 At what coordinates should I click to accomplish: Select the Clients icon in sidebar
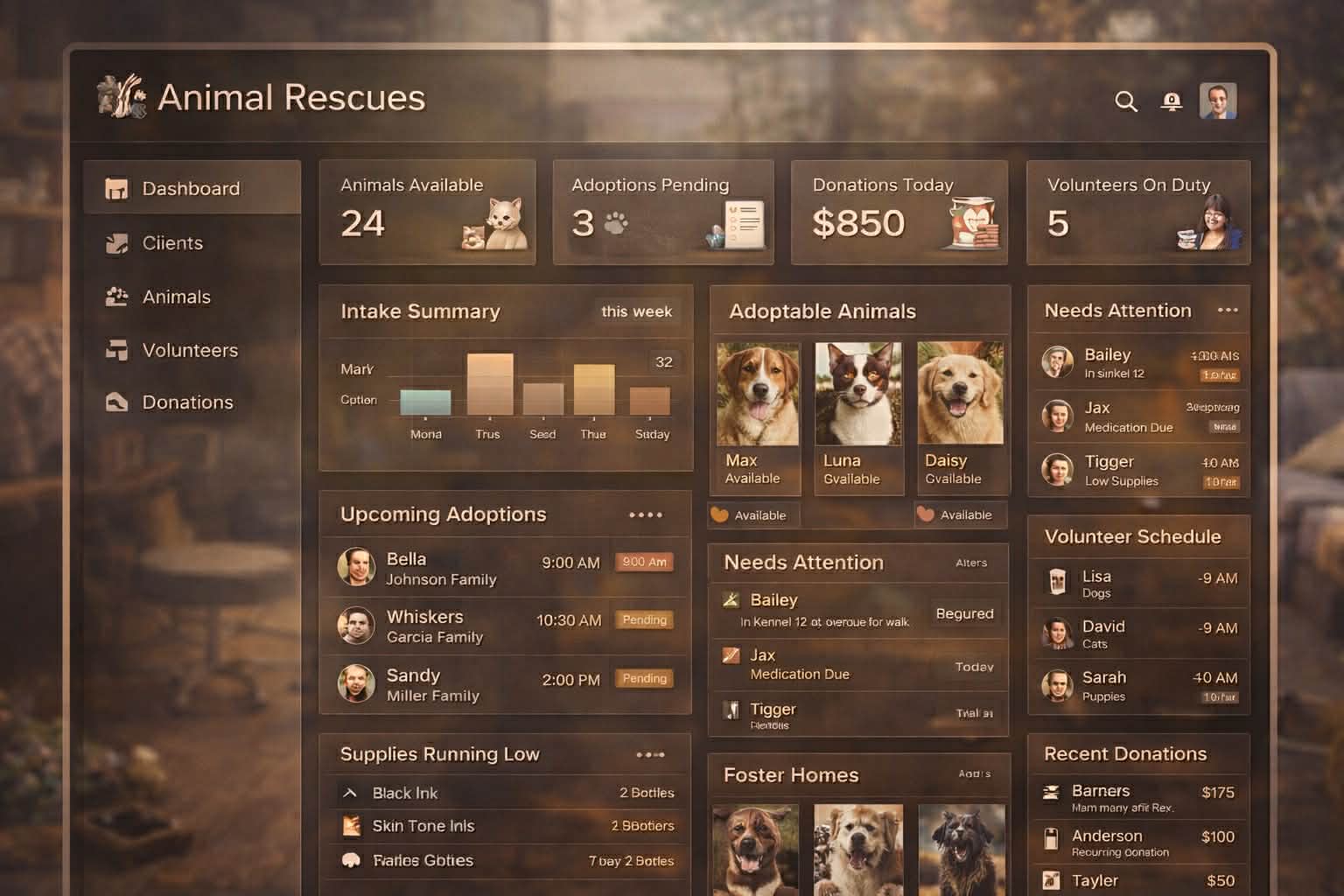[115, 243]
